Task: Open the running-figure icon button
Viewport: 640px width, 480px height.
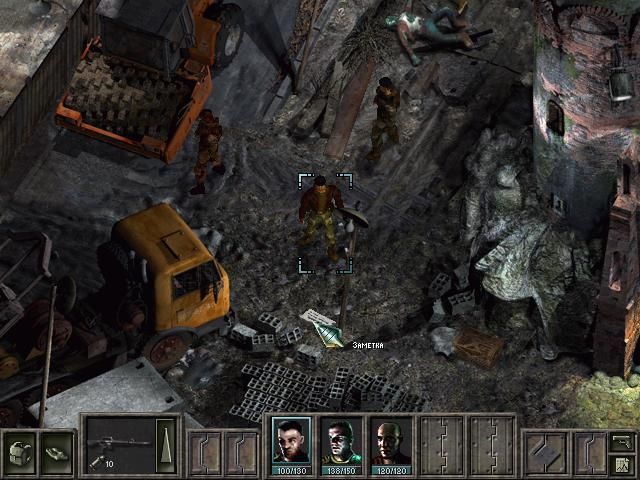Action: click(621, 463)
